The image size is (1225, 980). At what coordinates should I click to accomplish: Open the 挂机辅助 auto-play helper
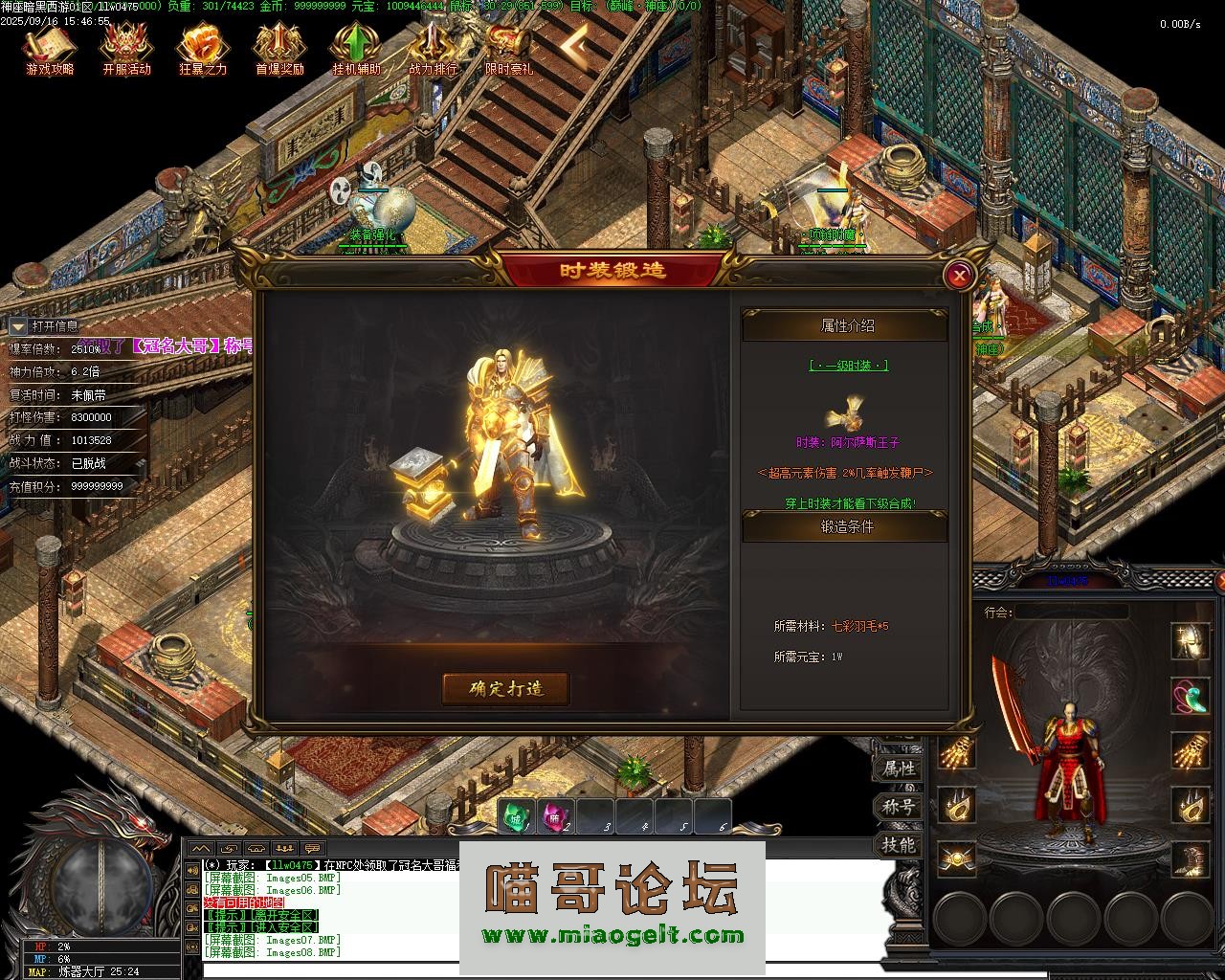click(356, 48)
